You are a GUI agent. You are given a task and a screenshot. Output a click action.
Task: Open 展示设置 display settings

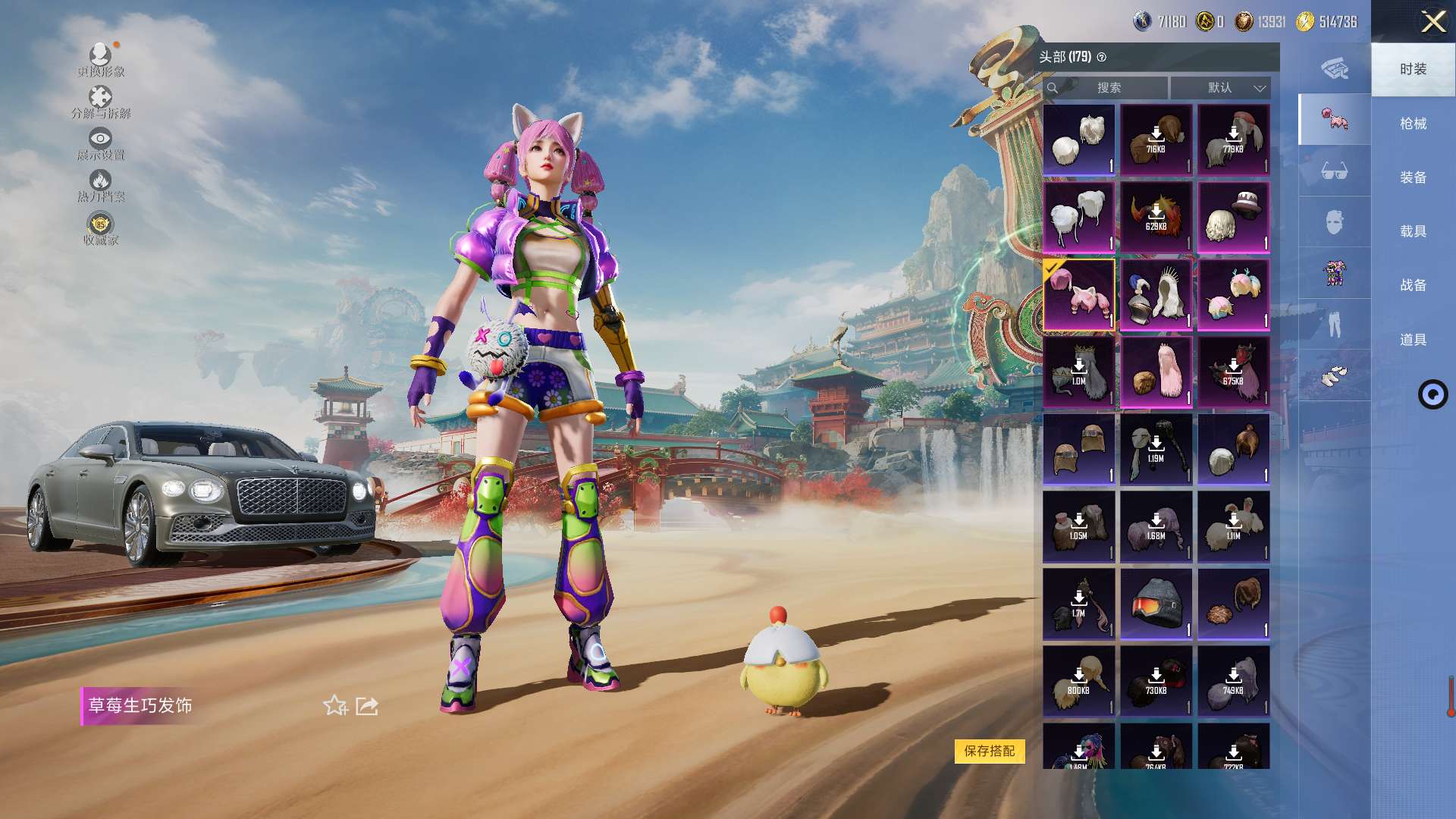(x=100, y=143)
